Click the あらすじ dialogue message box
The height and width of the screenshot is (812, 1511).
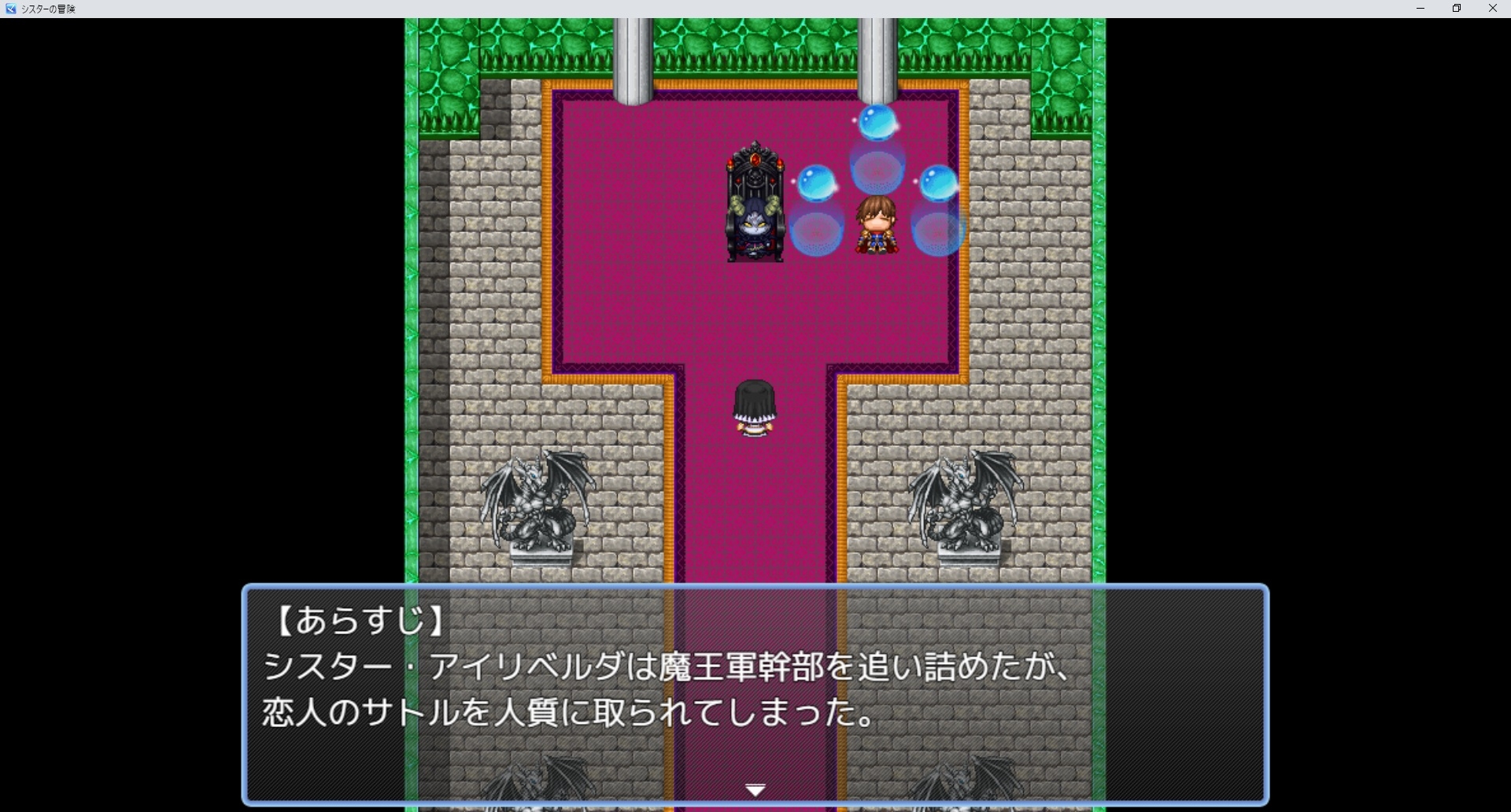[755, 692]
